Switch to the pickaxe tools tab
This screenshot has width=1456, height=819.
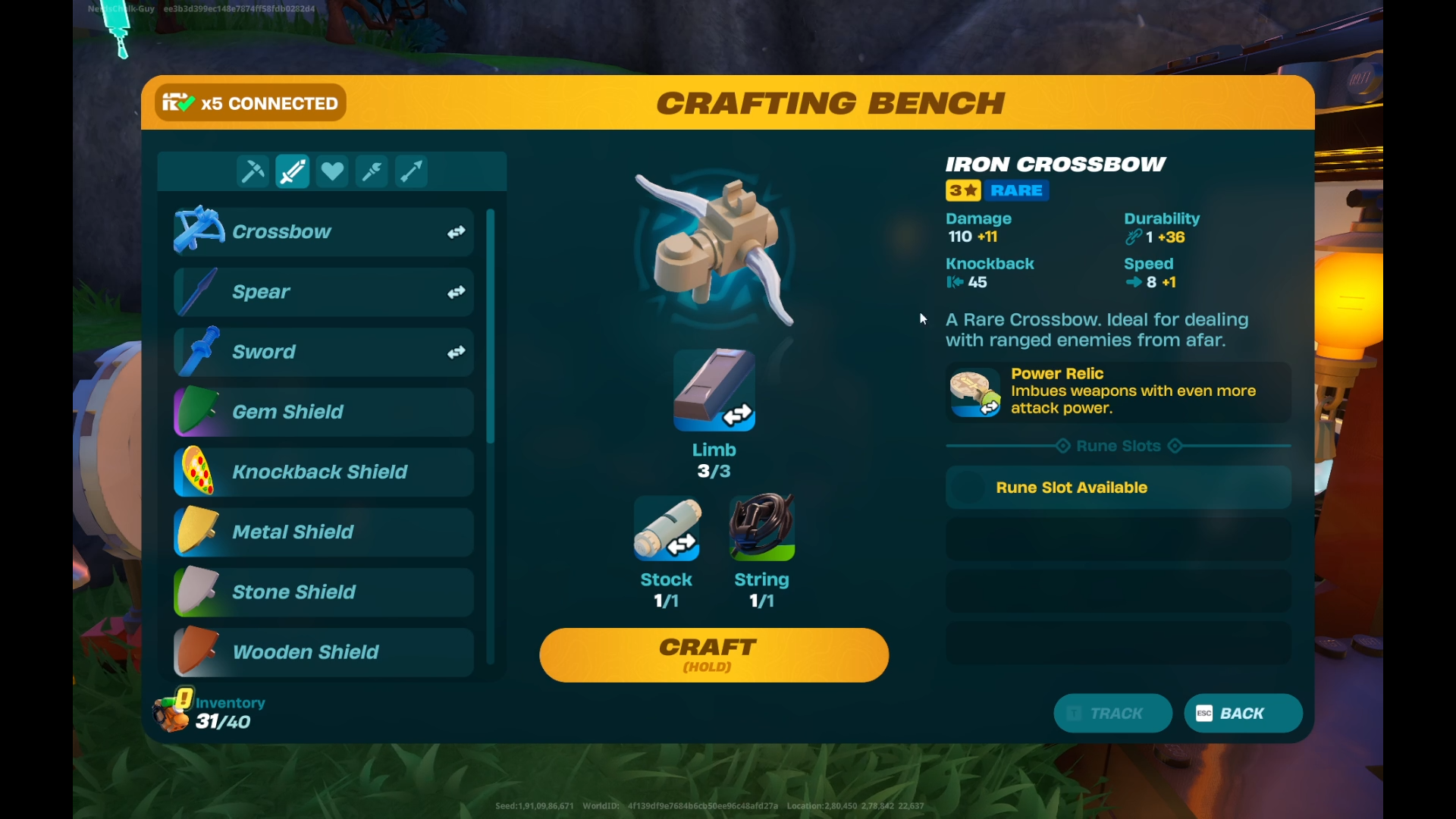coord(253,171)
